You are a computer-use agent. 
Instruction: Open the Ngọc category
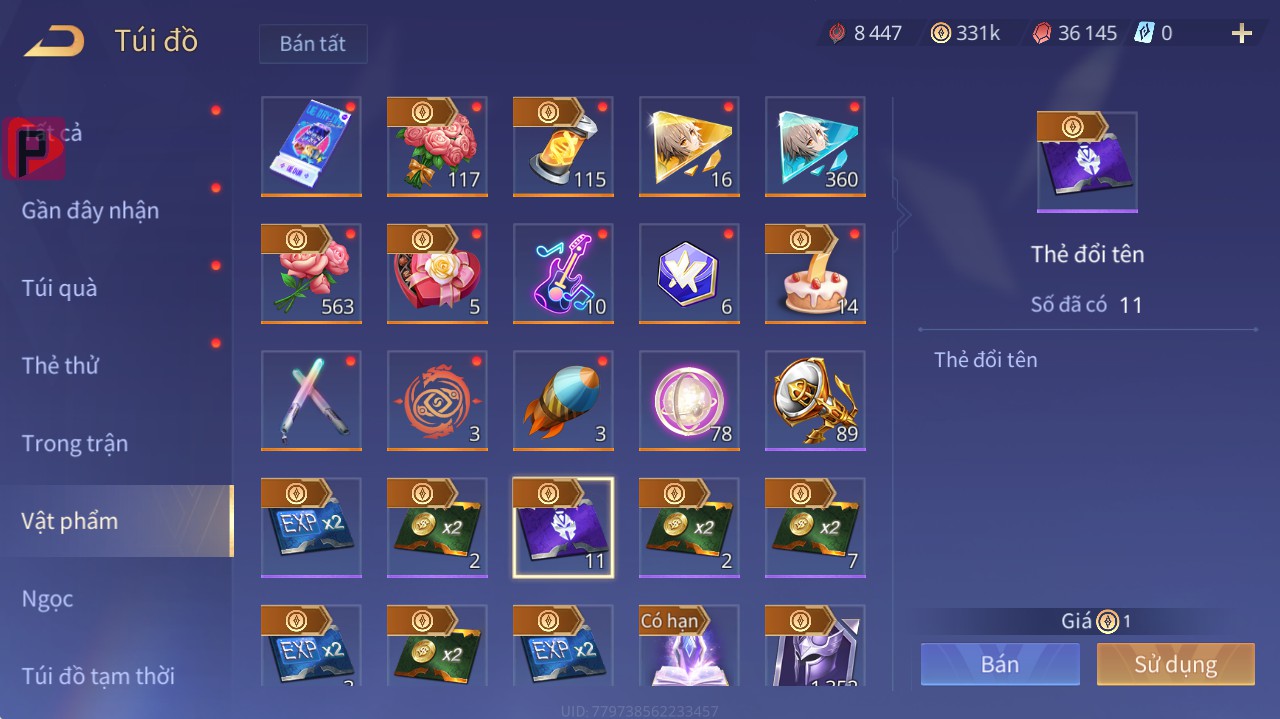(48, 599)
